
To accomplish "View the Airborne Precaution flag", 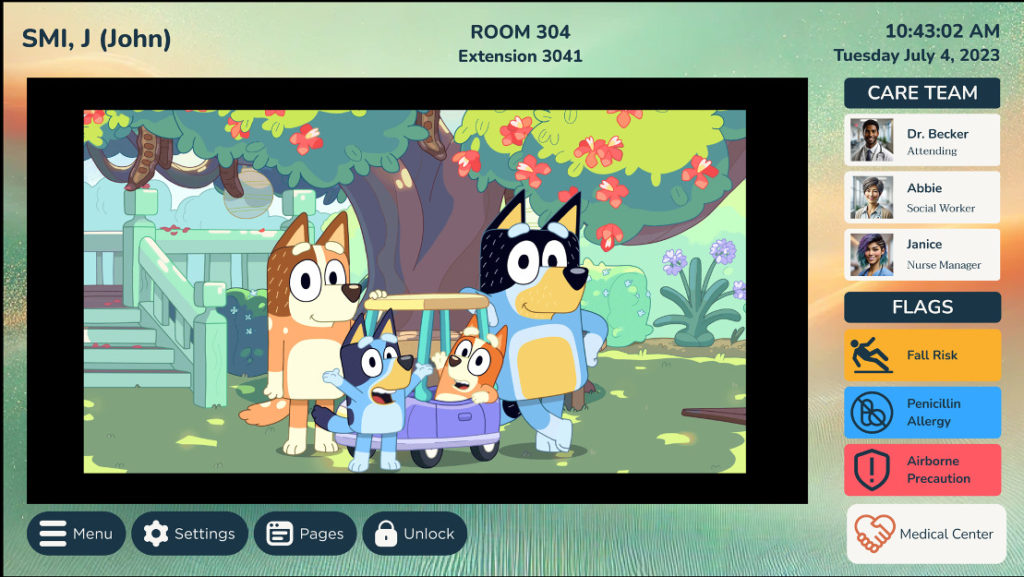I will (x=921, y=470).
